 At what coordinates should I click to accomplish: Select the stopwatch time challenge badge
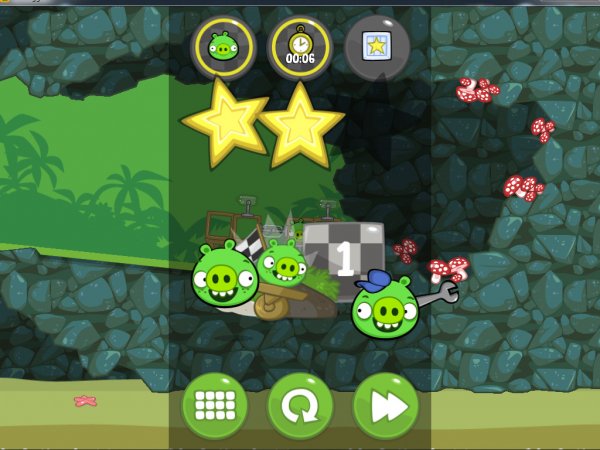(x=300, y=46)
